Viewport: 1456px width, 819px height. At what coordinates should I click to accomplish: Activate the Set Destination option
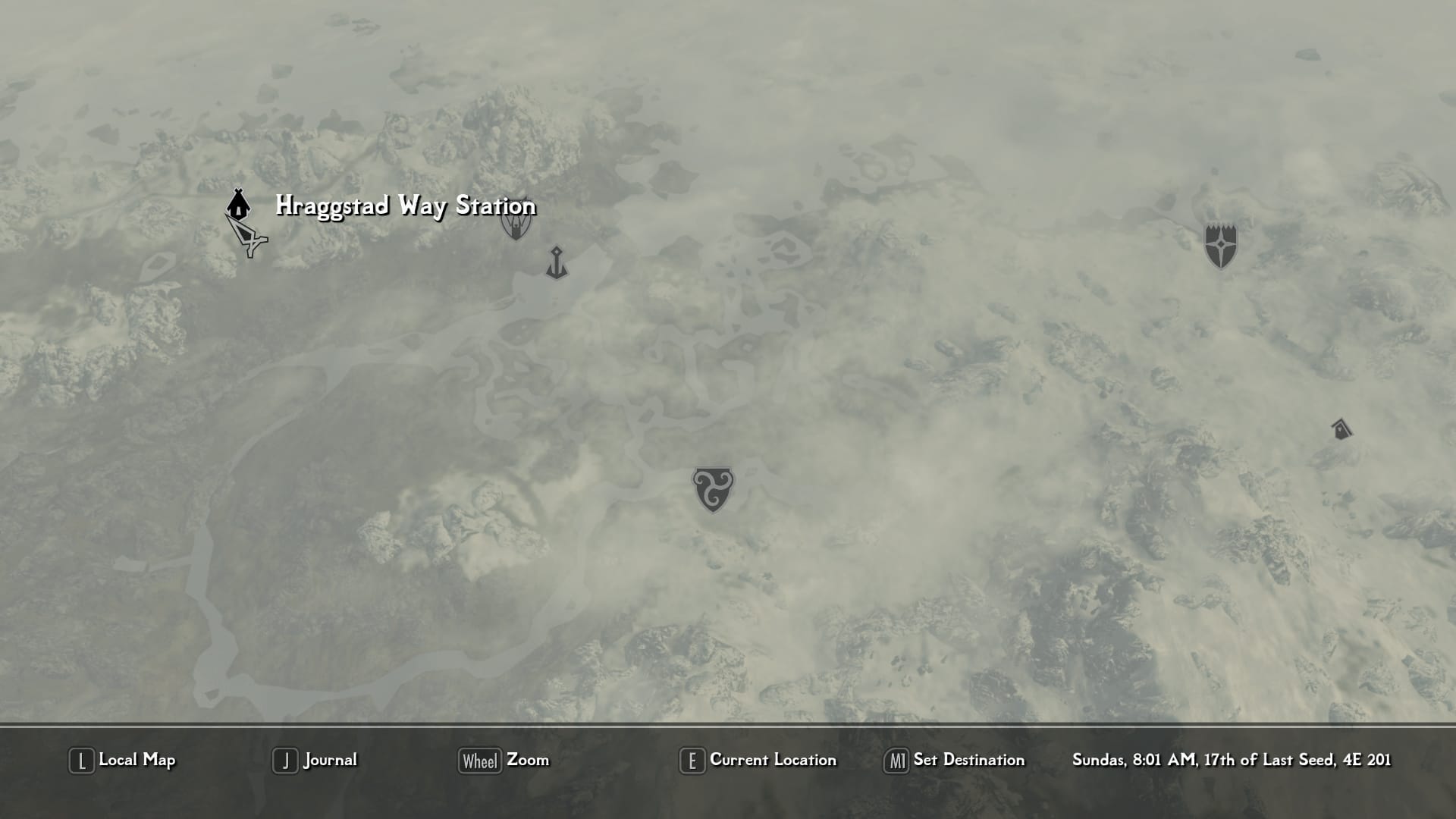[955, 761]
